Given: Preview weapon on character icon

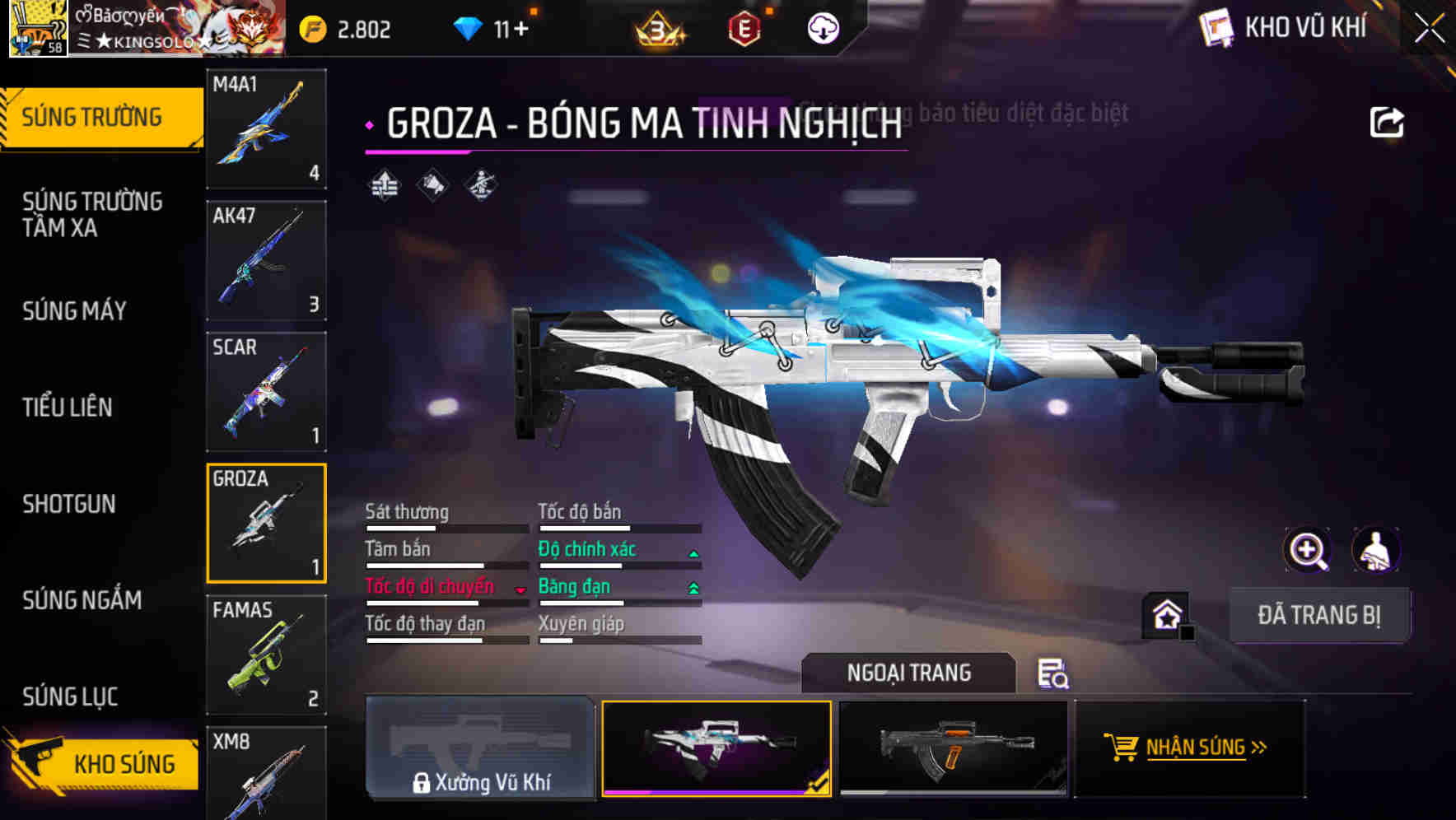Looking at the screenshot, I should pyautogui.click(x=1375, y=550).
